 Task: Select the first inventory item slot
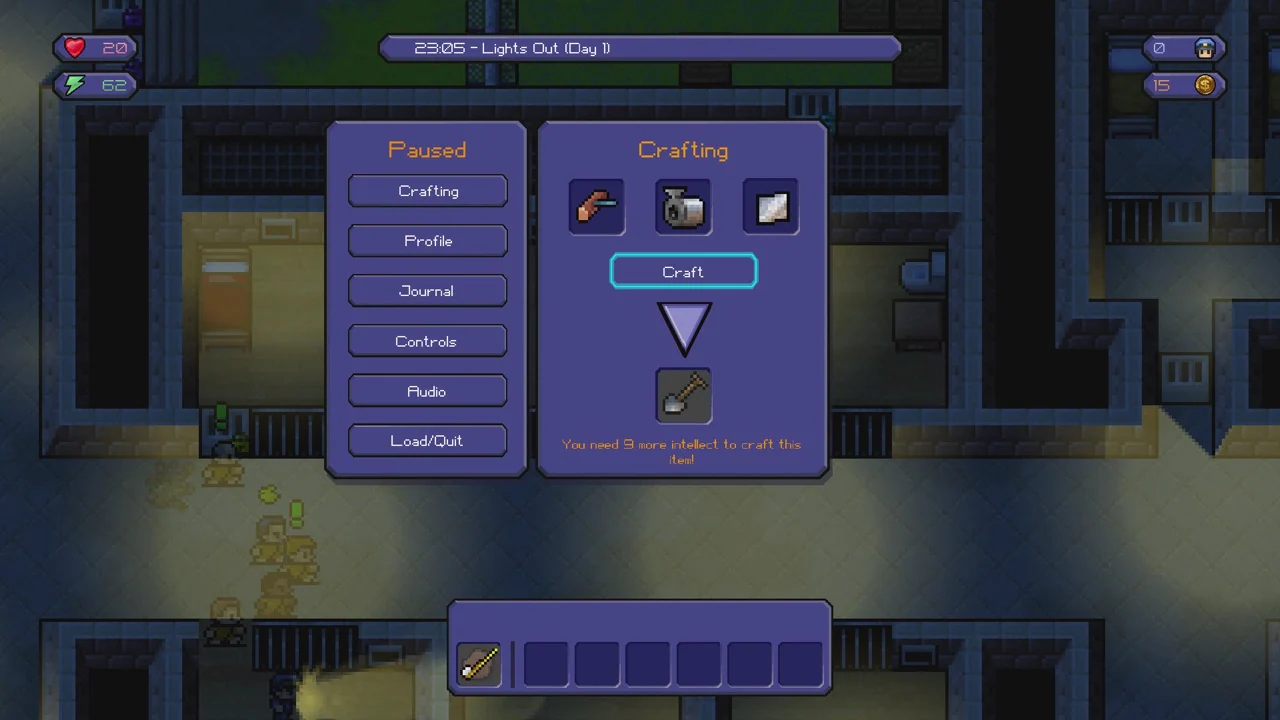point(478,664)
